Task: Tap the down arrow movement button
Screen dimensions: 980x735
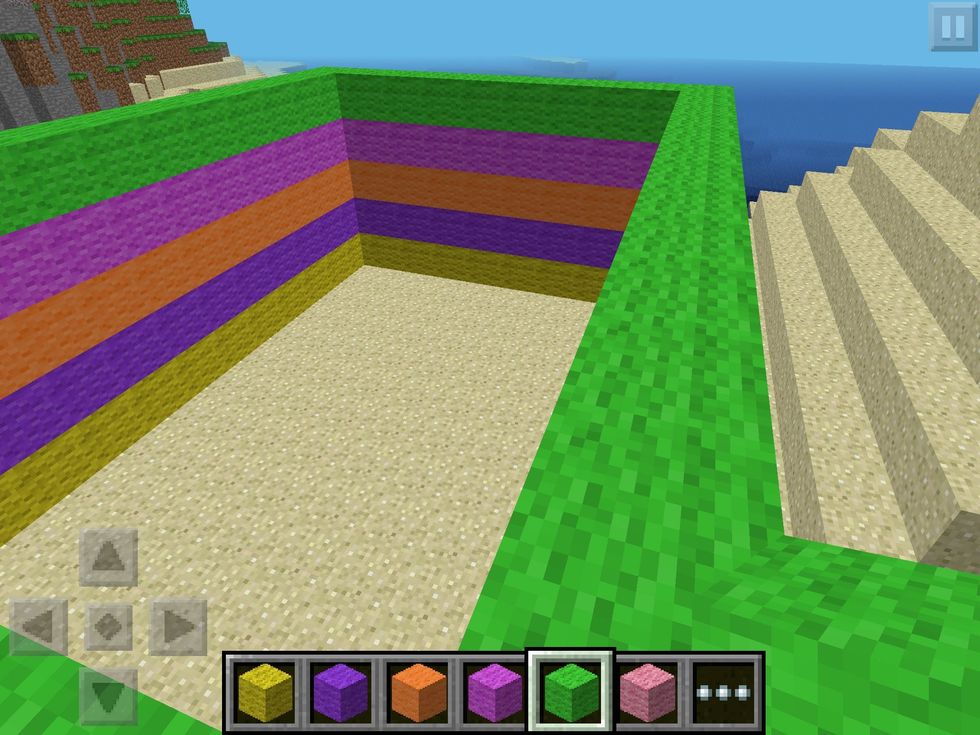Action: pos(108,694)
